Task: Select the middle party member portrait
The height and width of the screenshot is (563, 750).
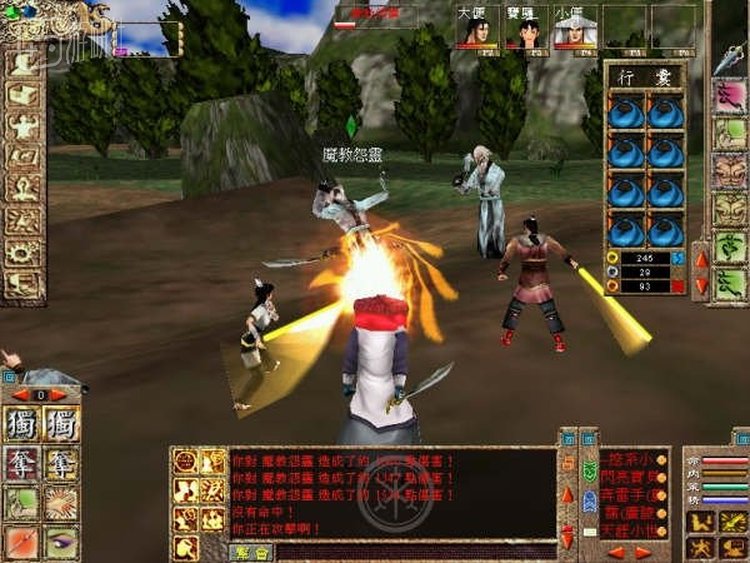Action: 526,30
